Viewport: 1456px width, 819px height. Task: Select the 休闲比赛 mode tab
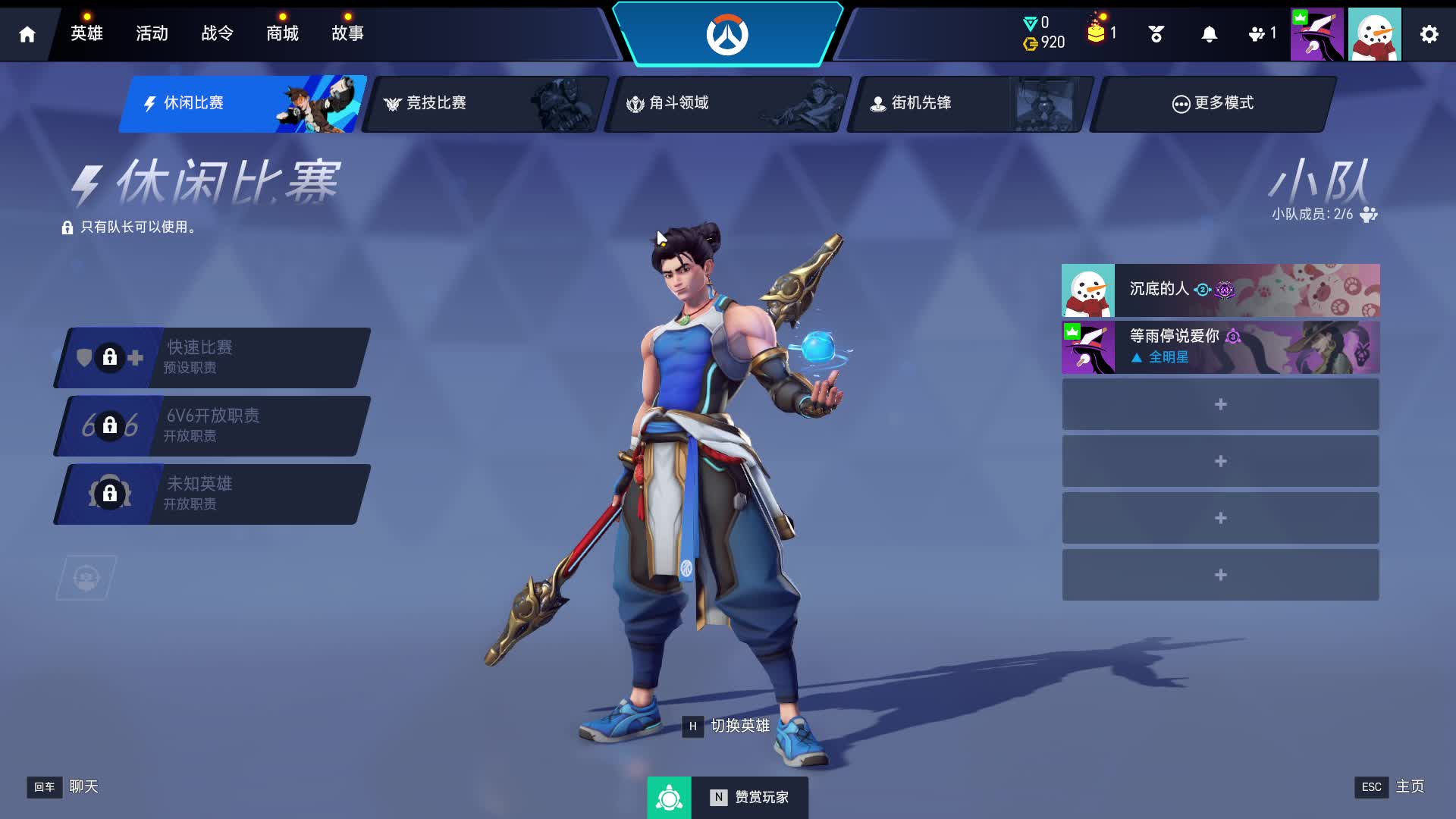point(241,104)
